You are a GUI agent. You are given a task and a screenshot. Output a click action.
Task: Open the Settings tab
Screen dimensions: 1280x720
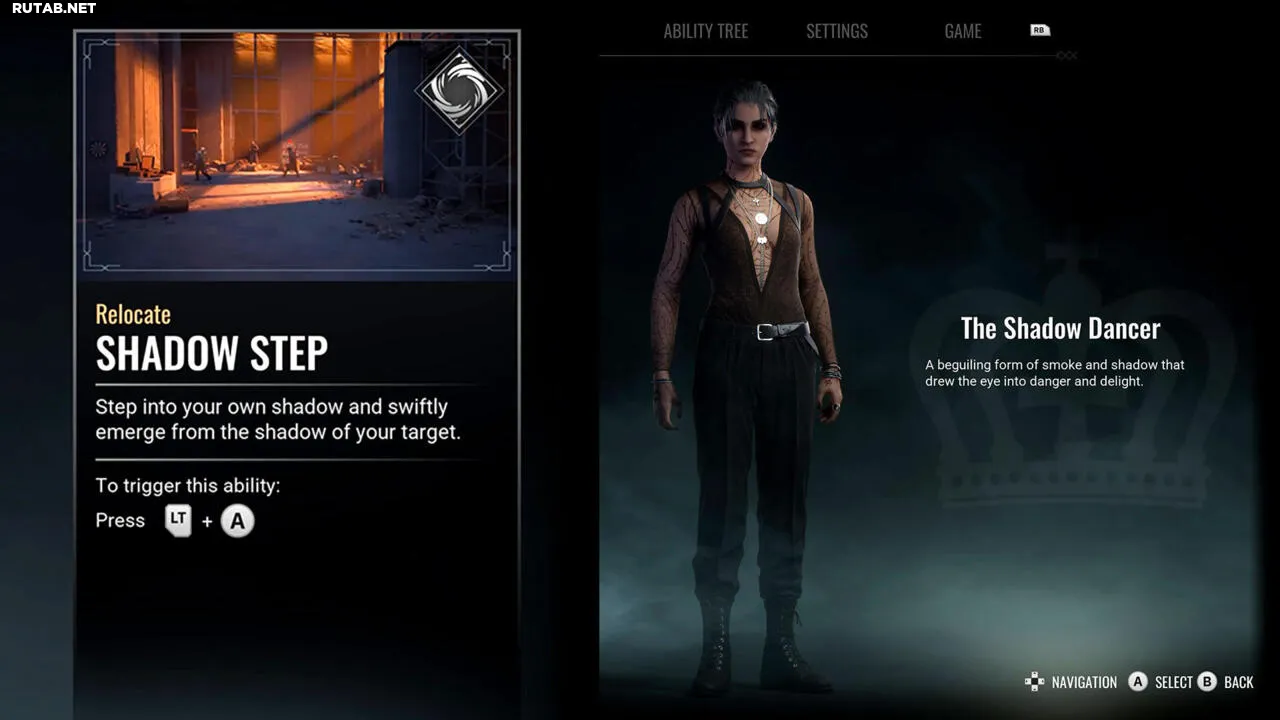837,31
